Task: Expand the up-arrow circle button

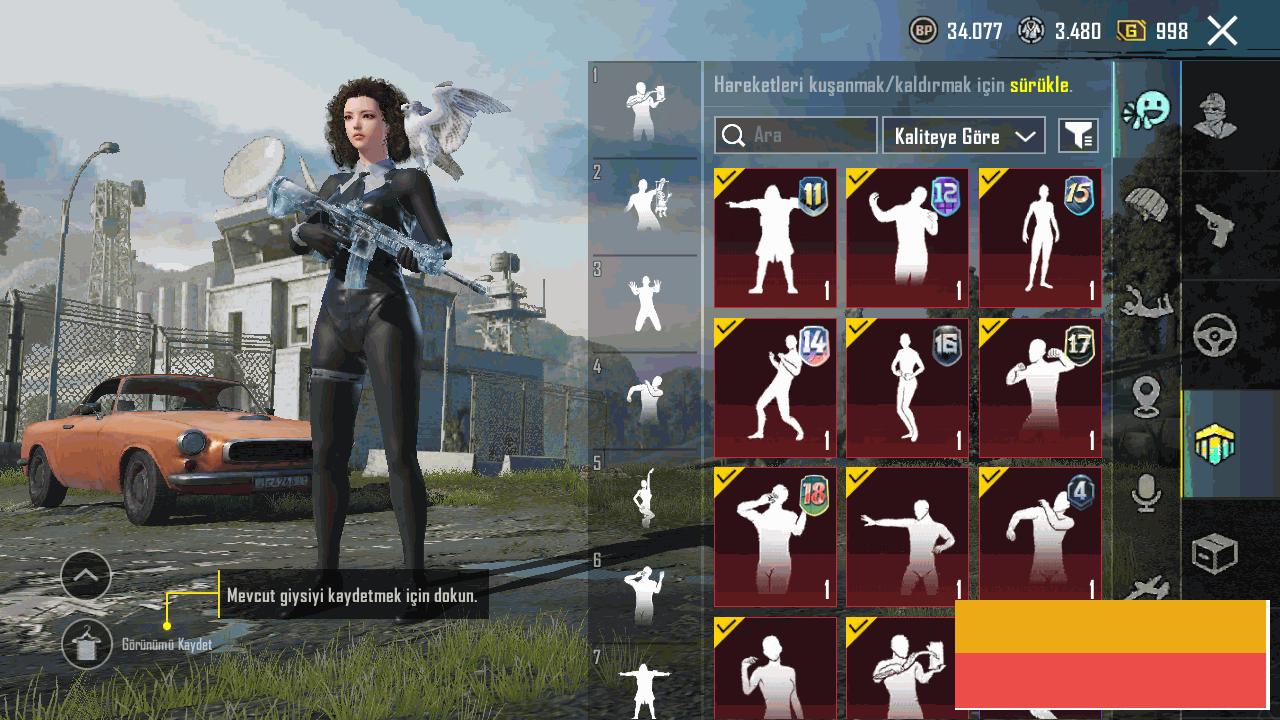Action: pos(86,576)
